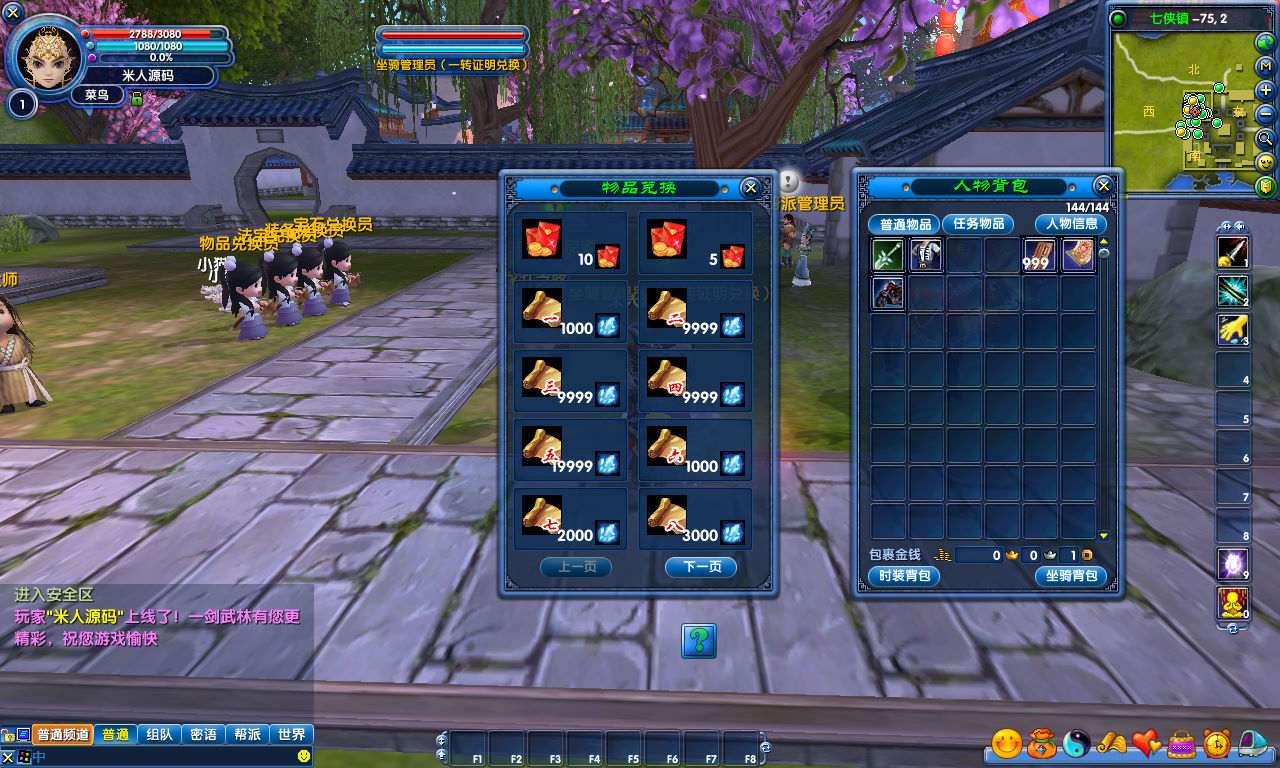Open the 坐骑背包 mount bag
This screenshot has width=1280, height=768.
tap(1071, 576)
